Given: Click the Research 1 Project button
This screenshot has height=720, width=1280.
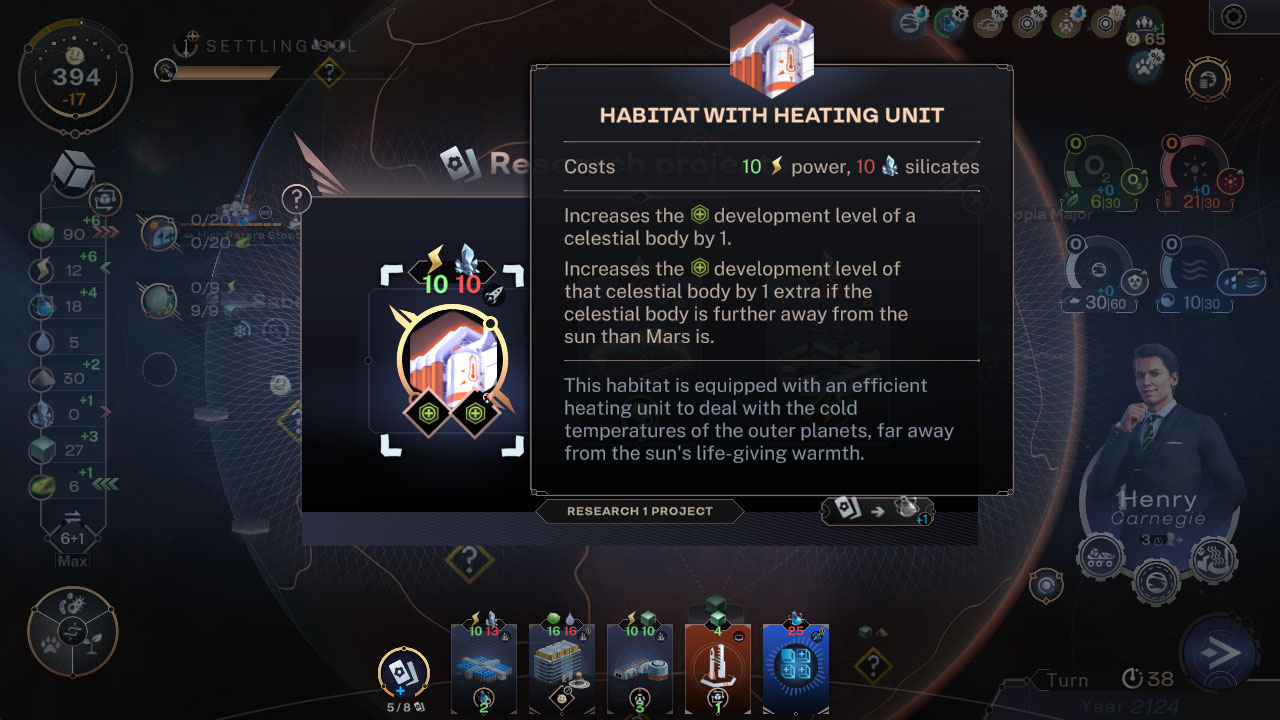Looking at the screenshot, I should pyautogui.click(x=640, y=511).
